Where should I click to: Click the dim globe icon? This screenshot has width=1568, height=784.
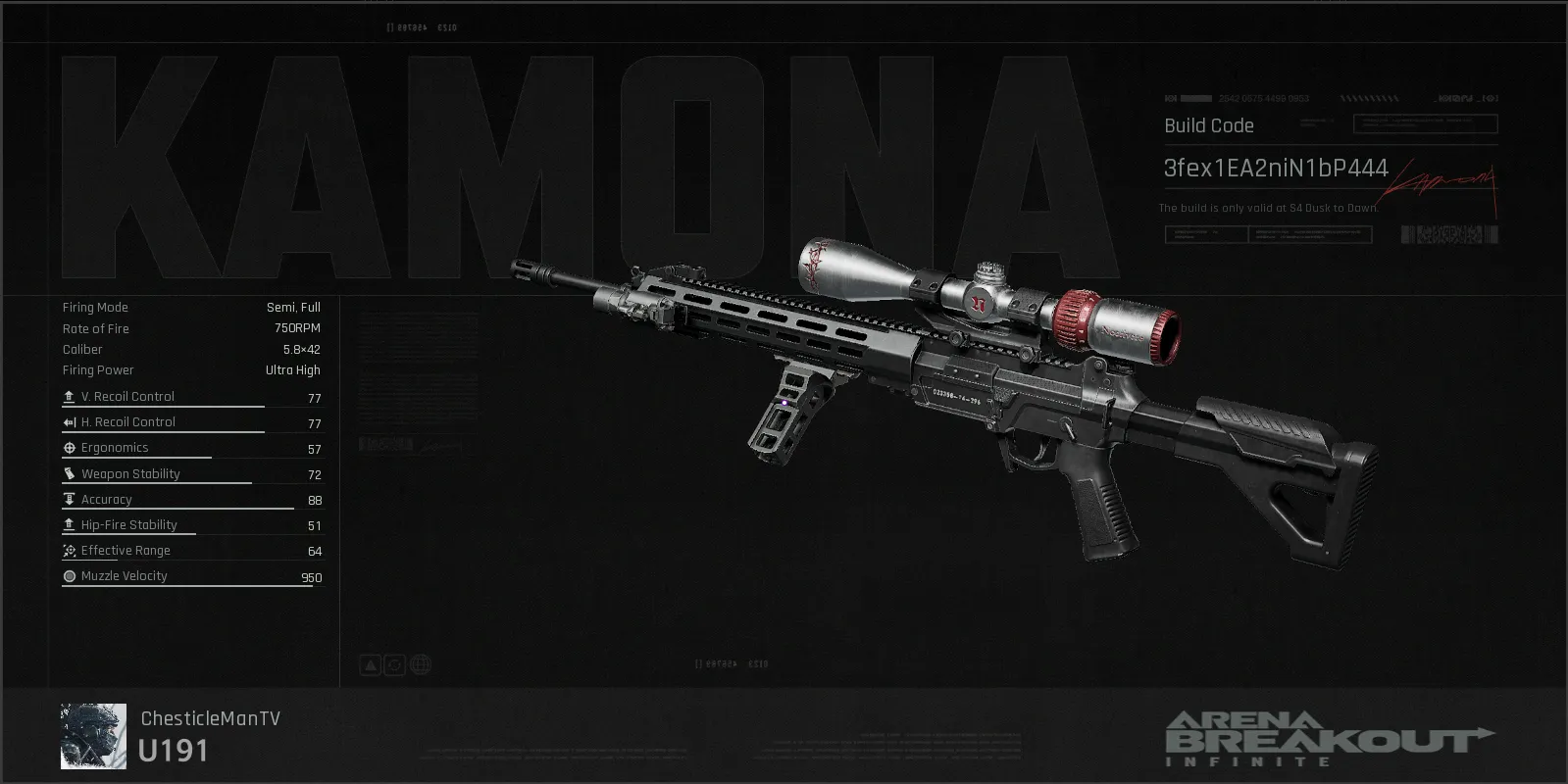coord(420,665)
